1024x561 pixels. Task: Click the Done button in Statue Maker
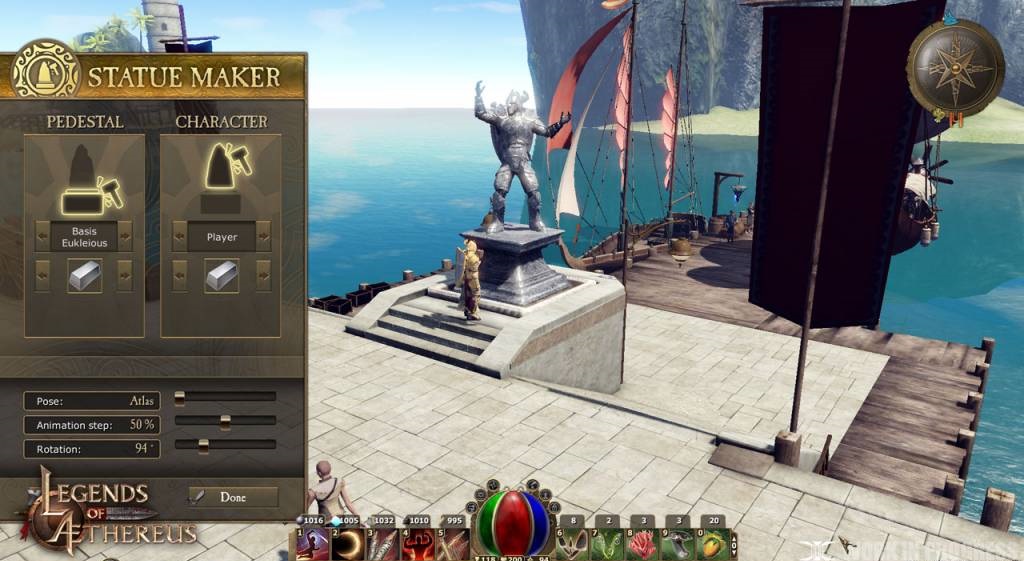233,497
